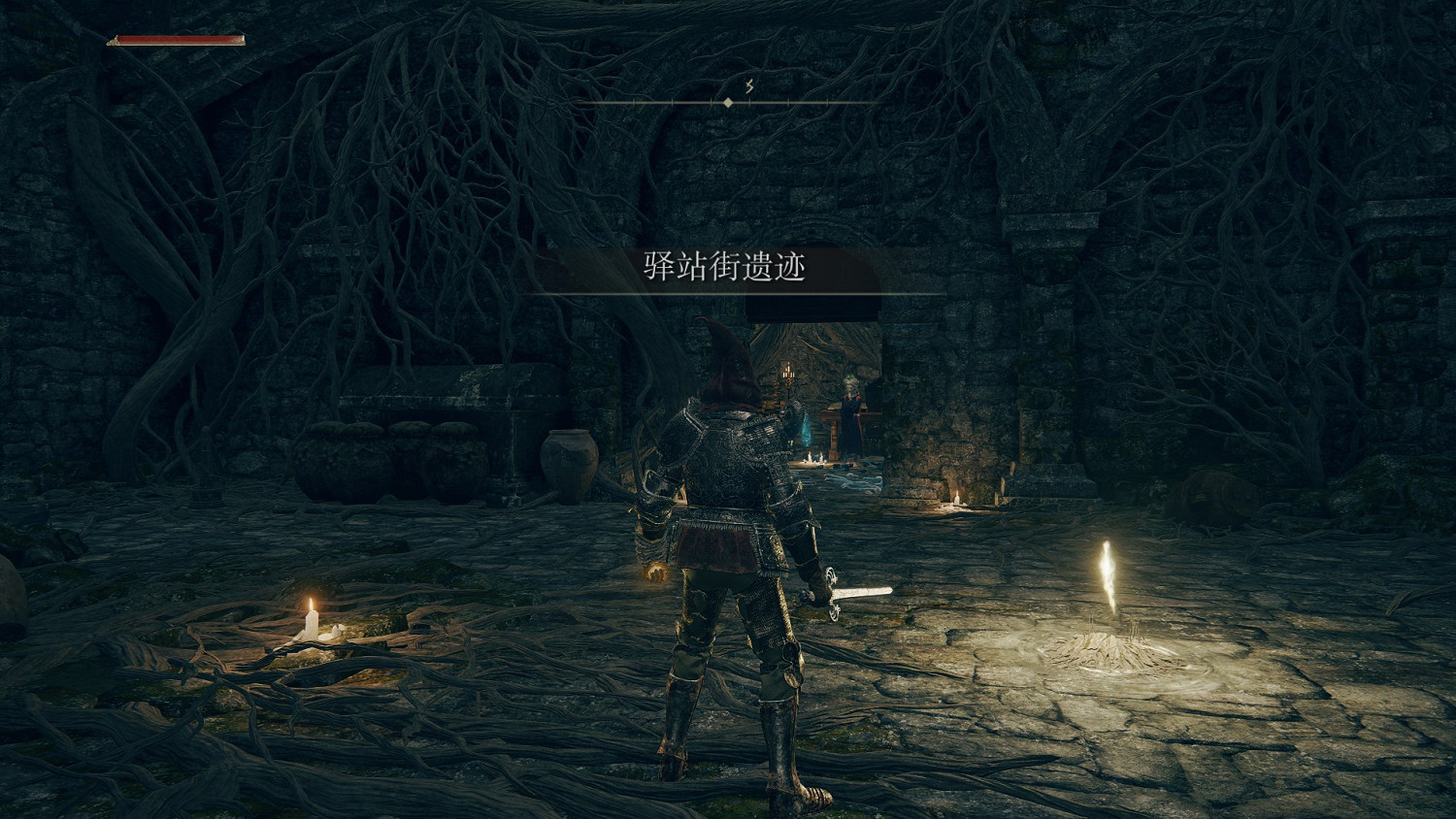
Task: Click the grace rune icon on the compass
Action: click(x=747, y=85)
